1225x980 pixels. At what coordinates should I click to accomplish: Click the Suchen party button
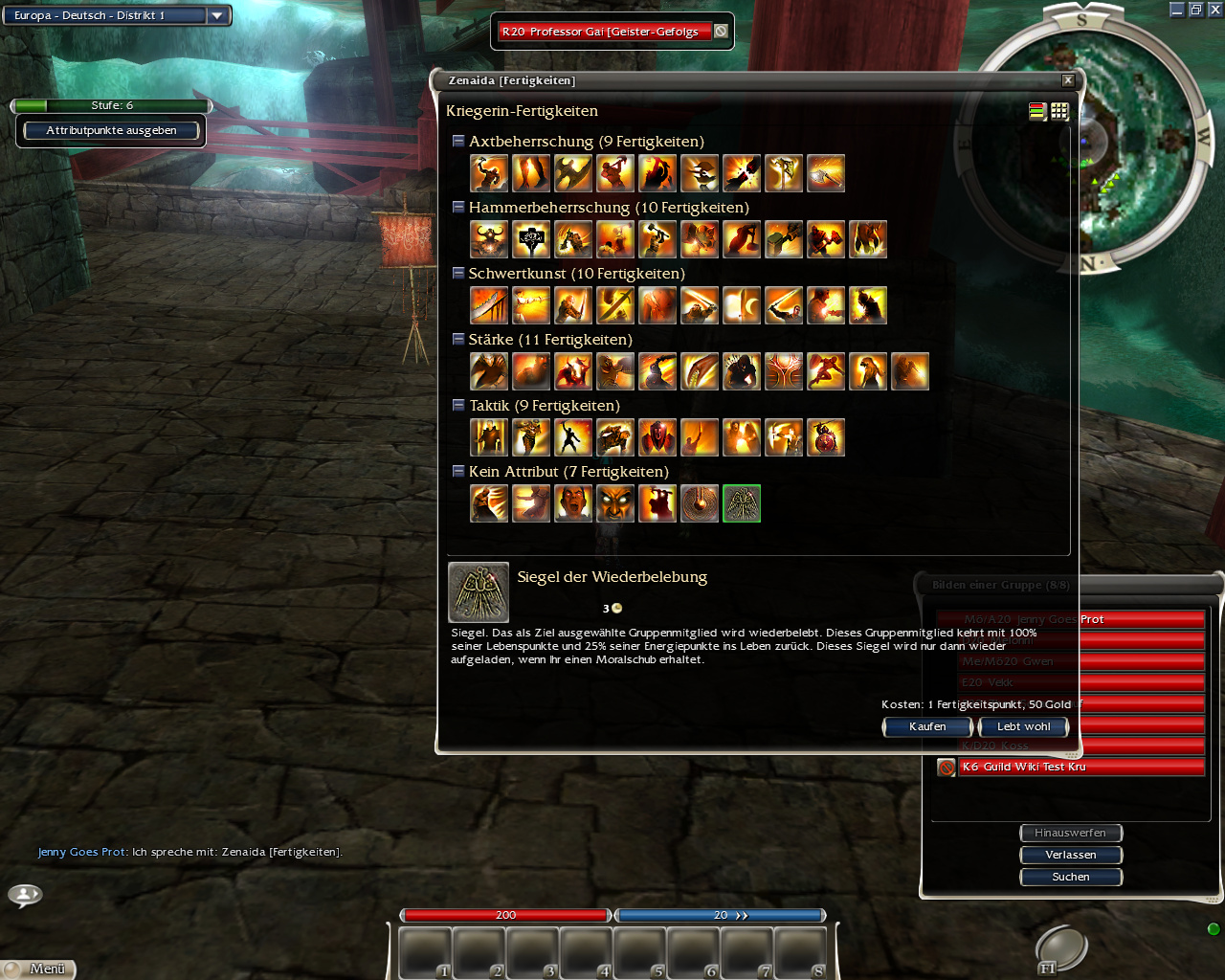coord(1070,877)
